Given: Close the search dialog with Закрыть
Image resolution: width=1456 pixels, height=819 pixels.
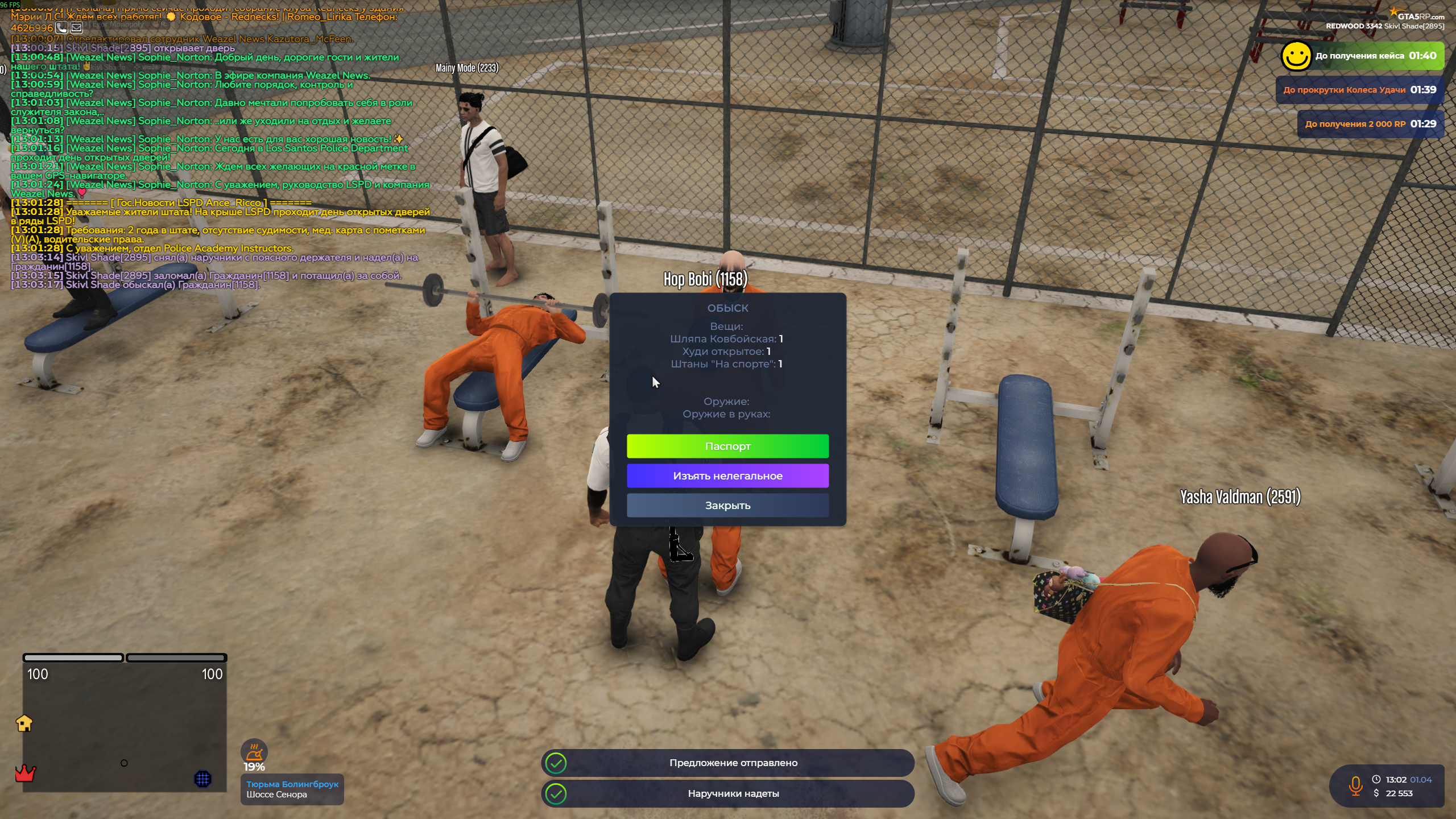Looking at the screenshot, I should [727, 505].
